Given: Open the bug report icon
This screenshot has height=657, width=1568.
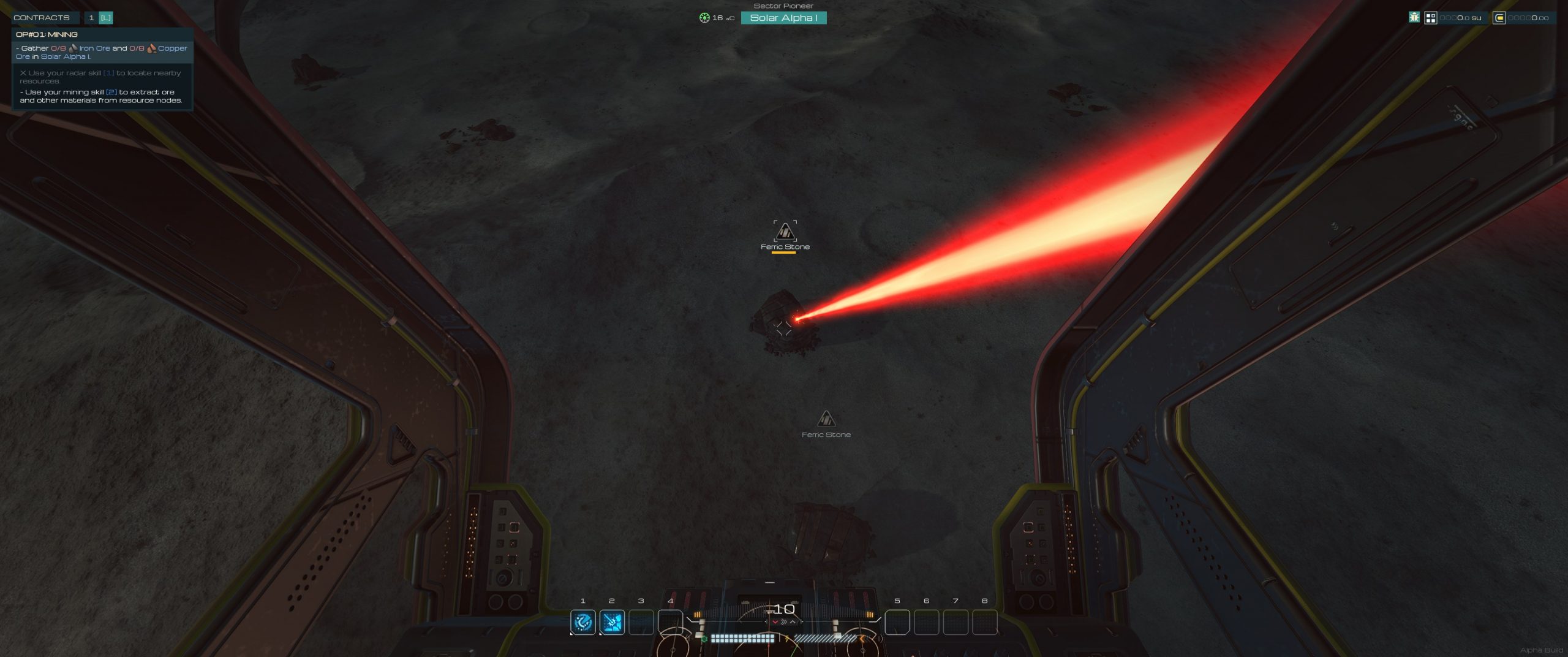Looking at the screenshot, I should click(x=1414, y=18).
